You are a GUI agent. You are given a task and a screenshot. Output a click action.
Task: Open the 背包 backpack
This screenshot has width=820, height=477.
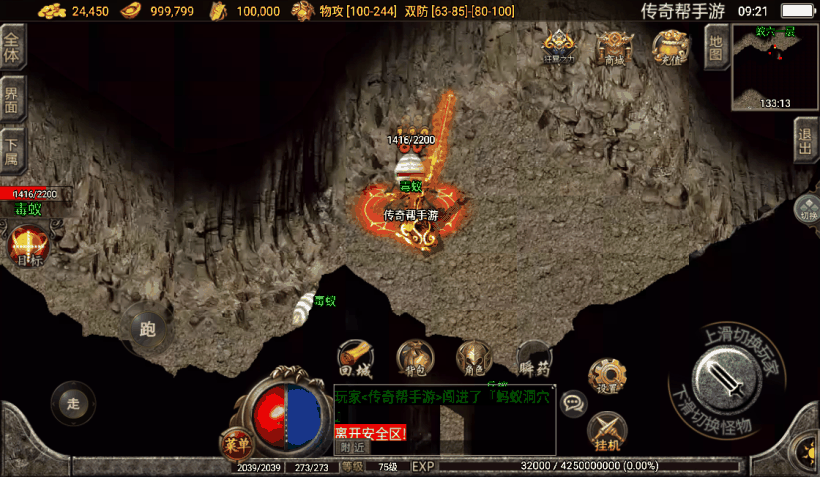pyautogui.click(x=414, y=357)
